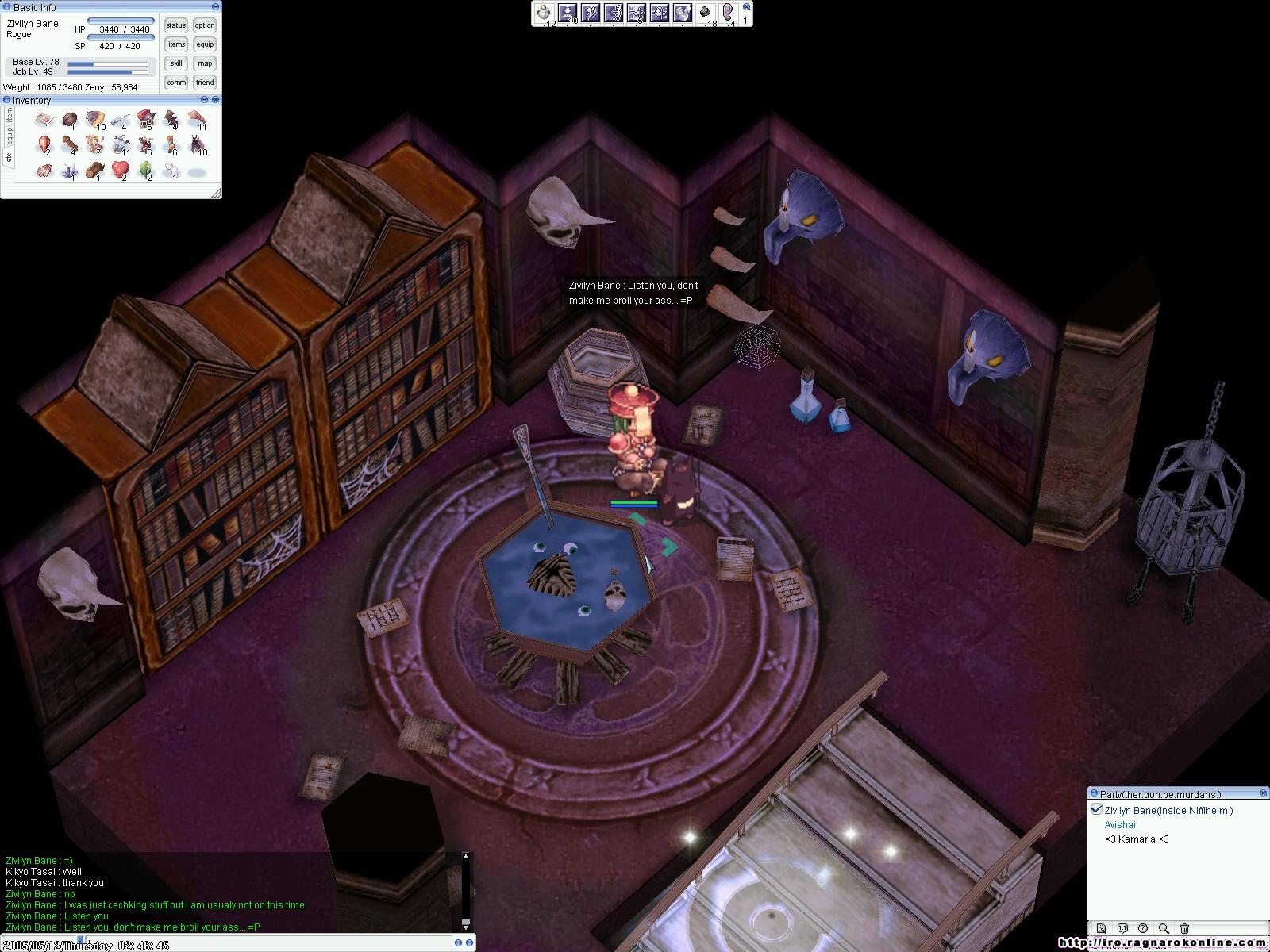The image size is (1270, 952).
Task: Use the dark stone item in hotbar
Action: tap(705, 13)
